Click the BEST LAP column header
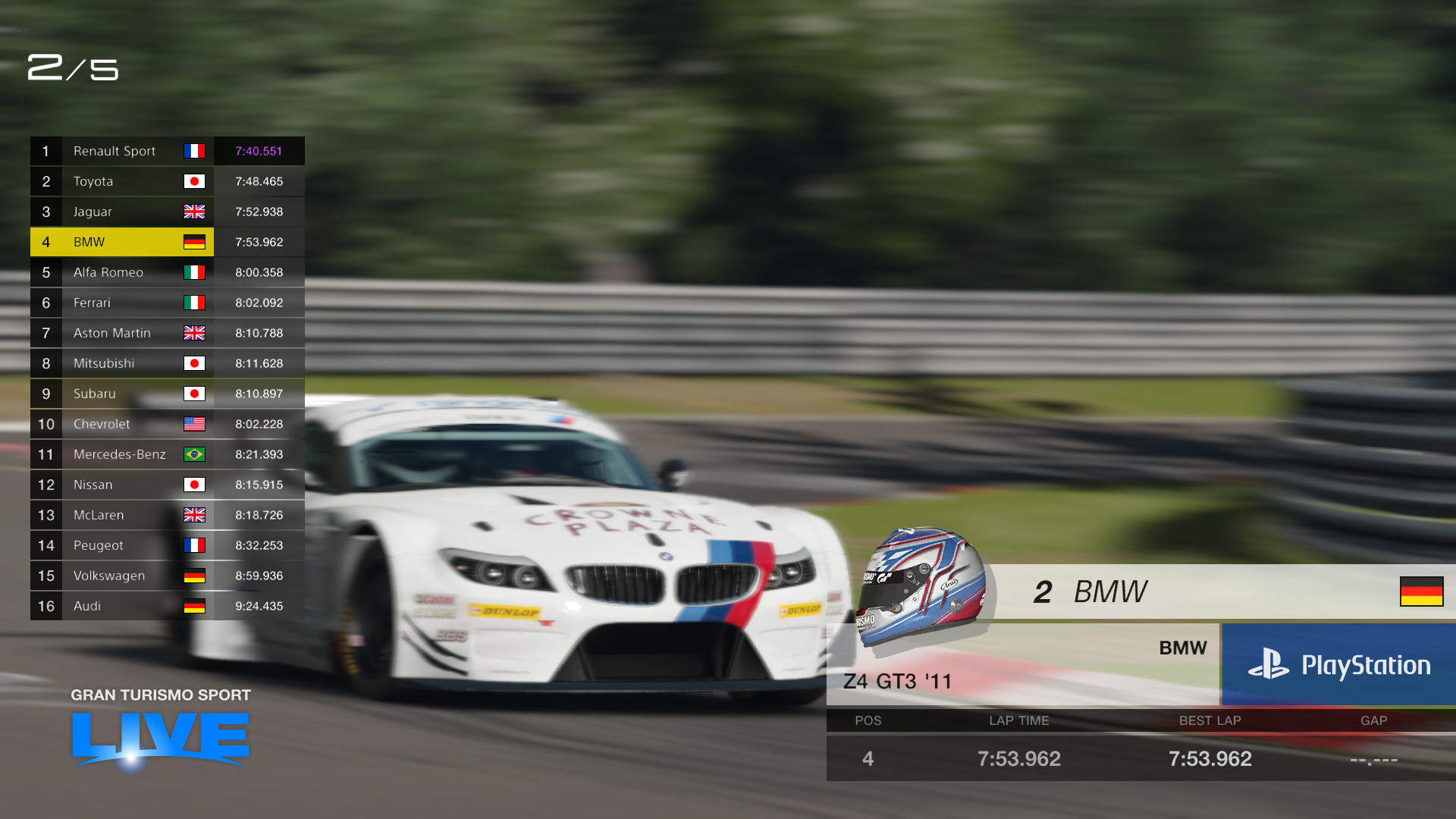 point(1210,721)
